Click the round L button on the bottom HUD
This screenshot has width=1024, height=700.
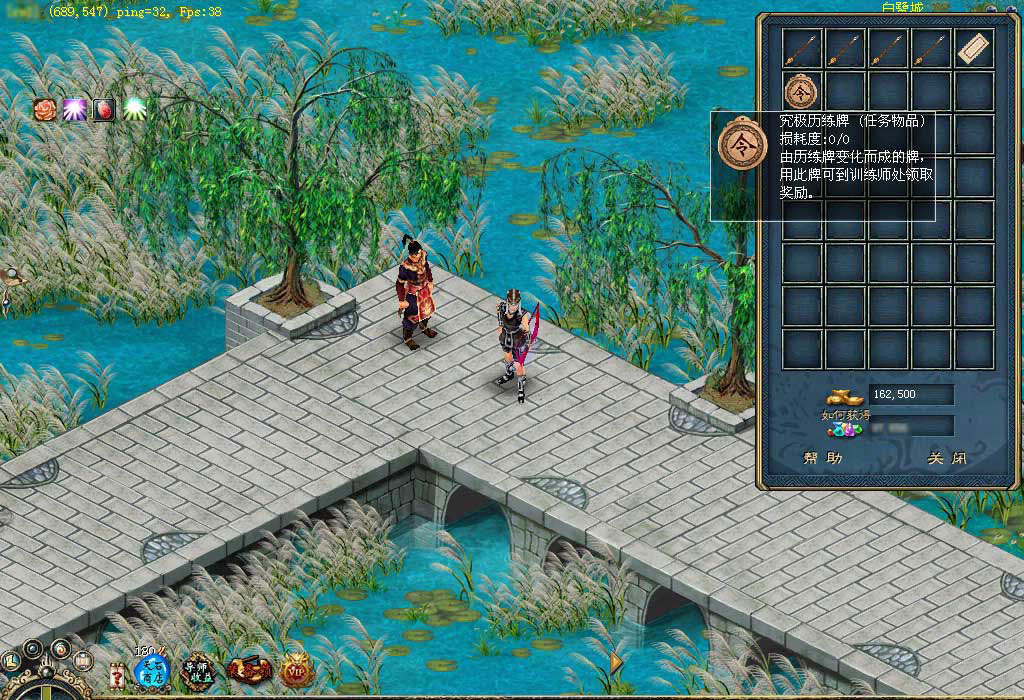(x=12, y=662)
